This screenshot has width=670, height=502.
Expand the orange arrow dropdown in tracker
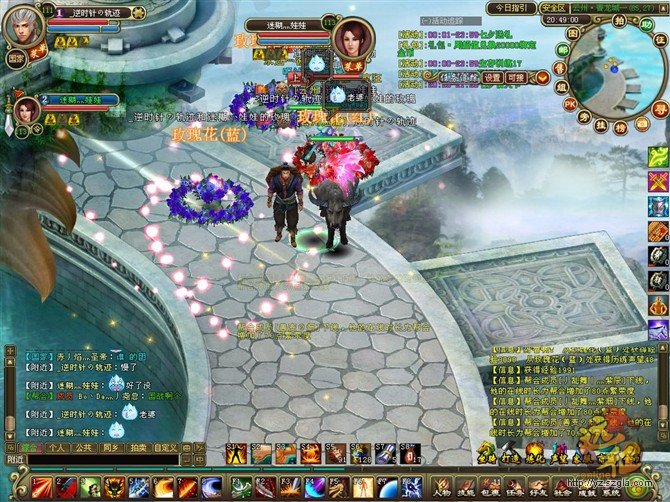[541, 78]
